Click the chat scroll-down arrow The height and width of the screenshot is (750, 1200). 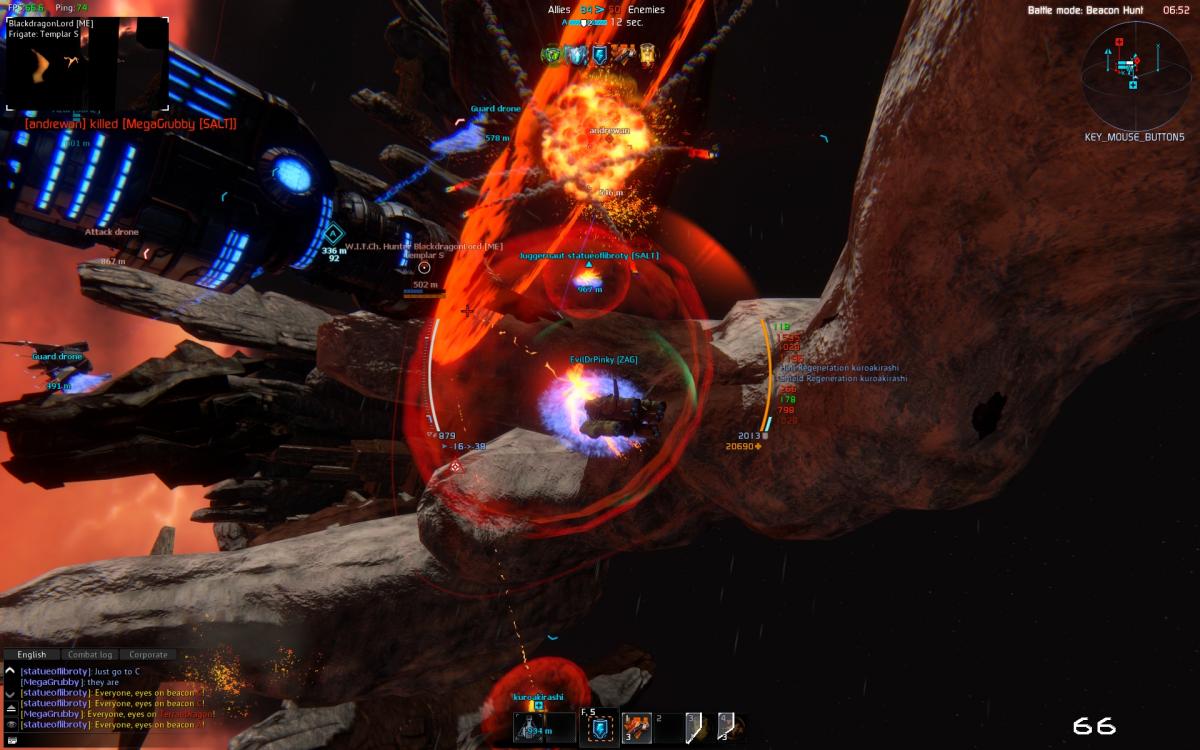pyautogui.click(x=10, y=693)
